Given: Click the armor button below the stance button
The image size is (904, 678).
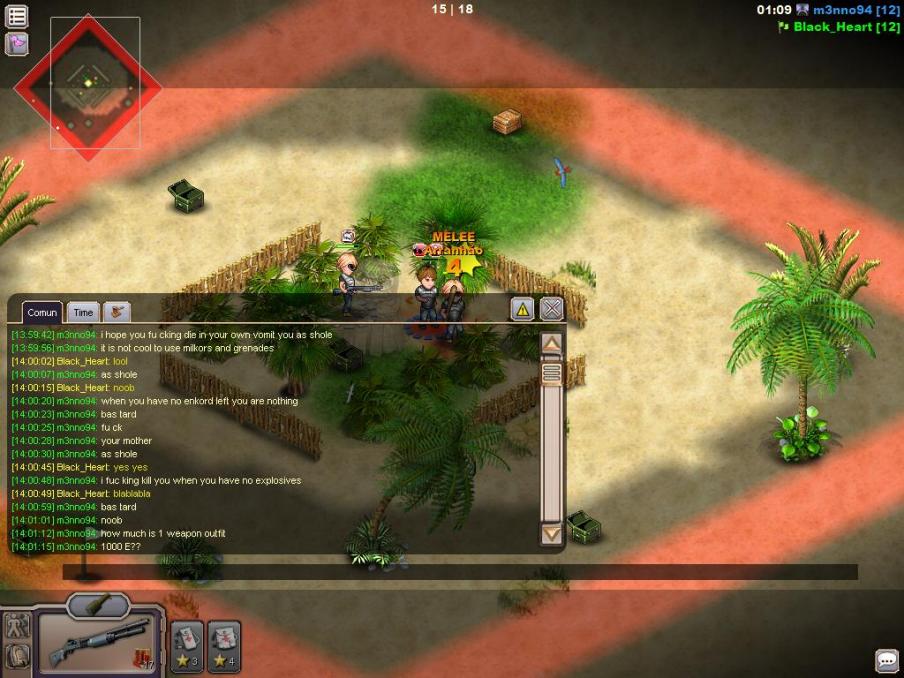Looking at the screenshot, I should point(17,656).
